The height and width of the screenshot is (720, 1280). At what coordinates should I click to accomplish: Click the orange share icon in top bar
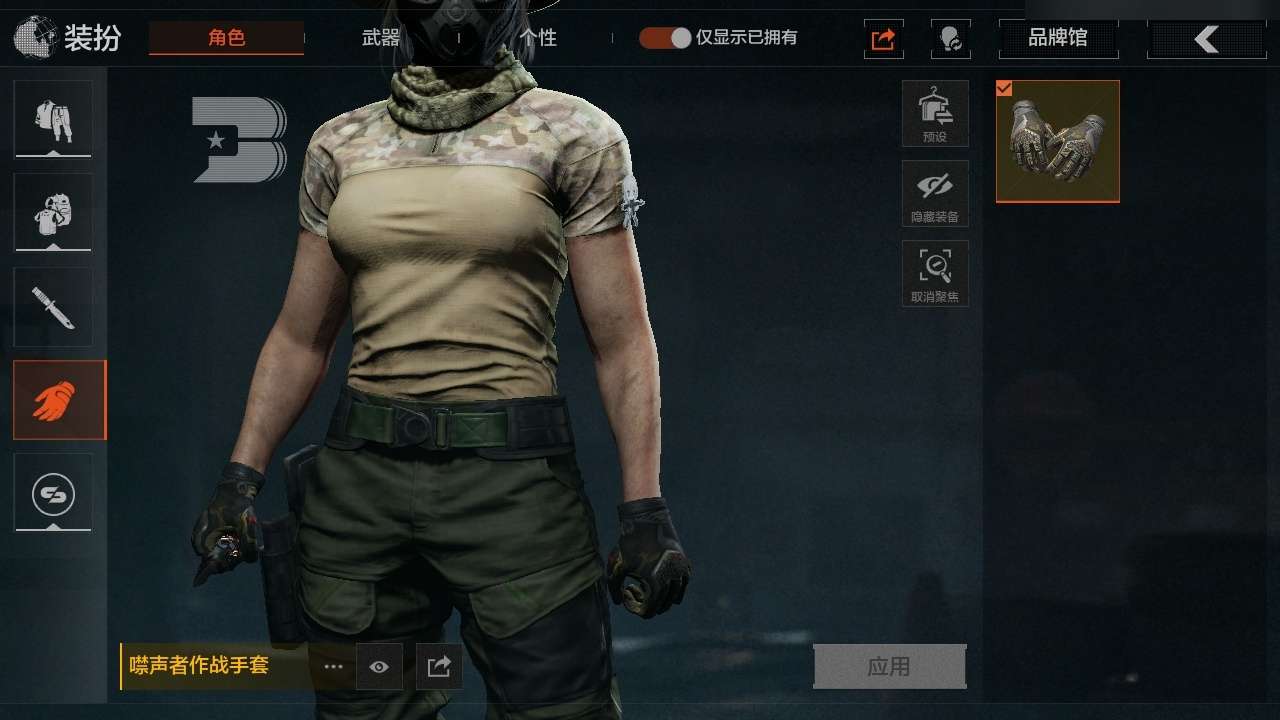point(883,39)
